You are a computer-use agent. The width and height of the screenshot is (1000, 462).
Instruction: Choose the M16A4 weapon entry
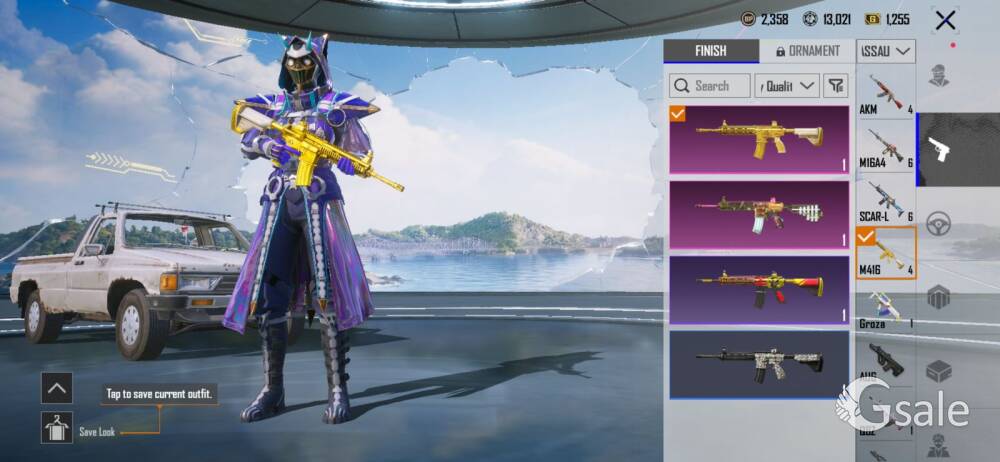886,148
